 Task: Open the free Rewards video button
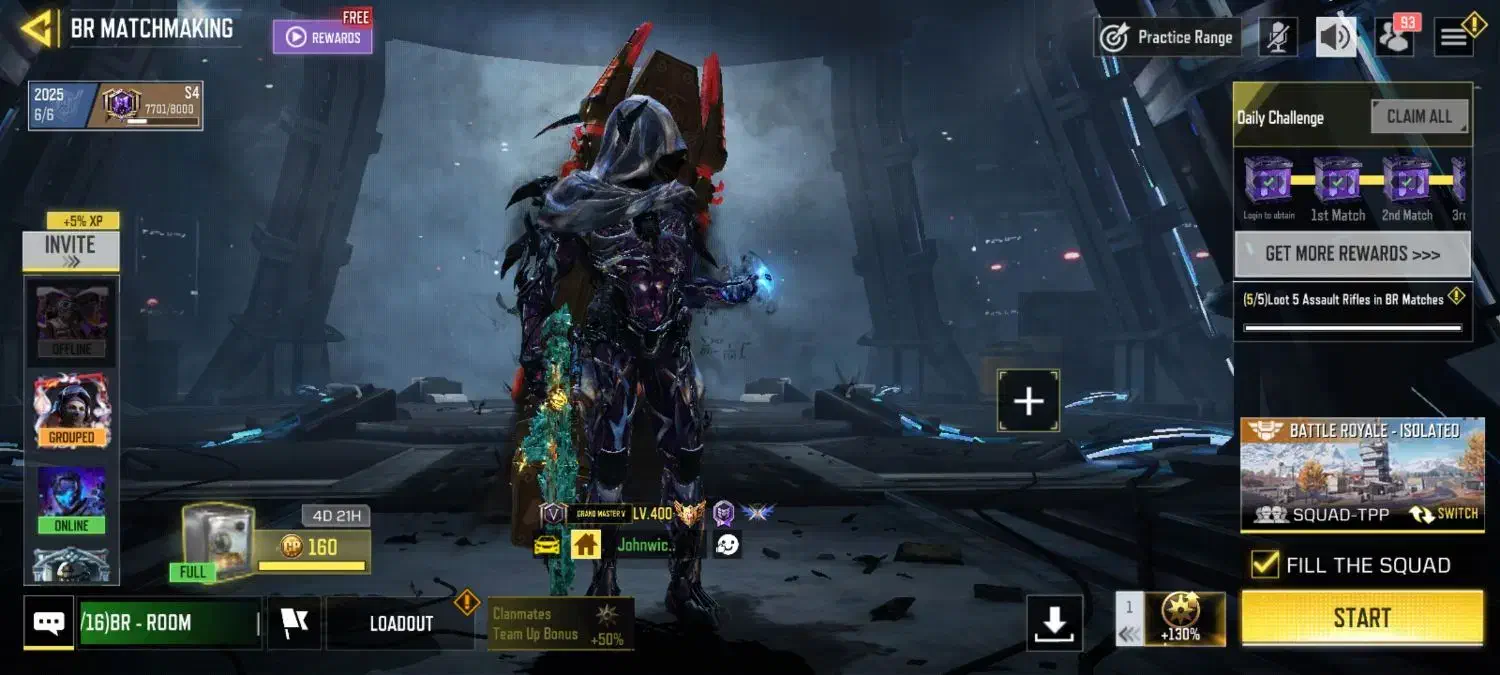323,37
